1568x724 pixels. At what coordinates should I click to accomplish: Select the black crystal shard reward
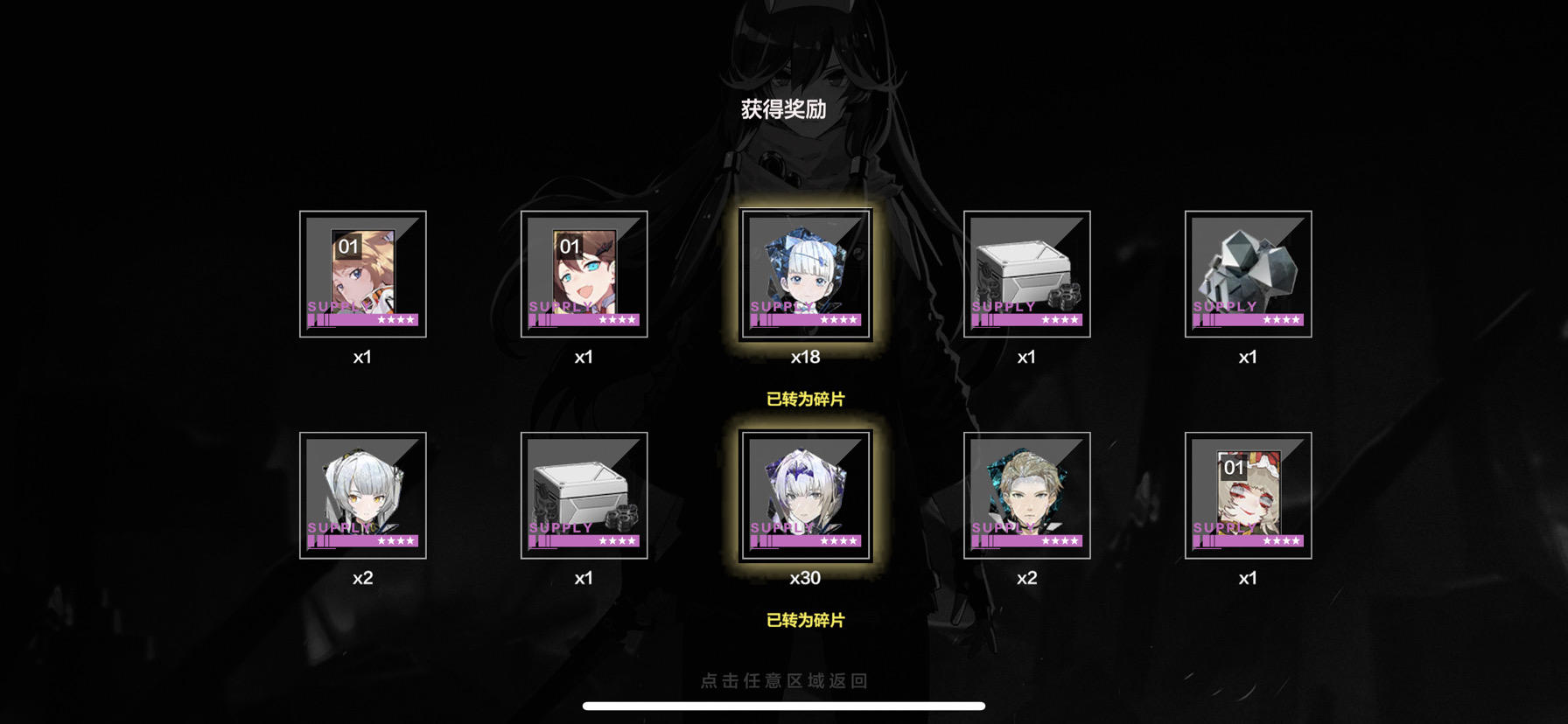(x=1249, y=271)
